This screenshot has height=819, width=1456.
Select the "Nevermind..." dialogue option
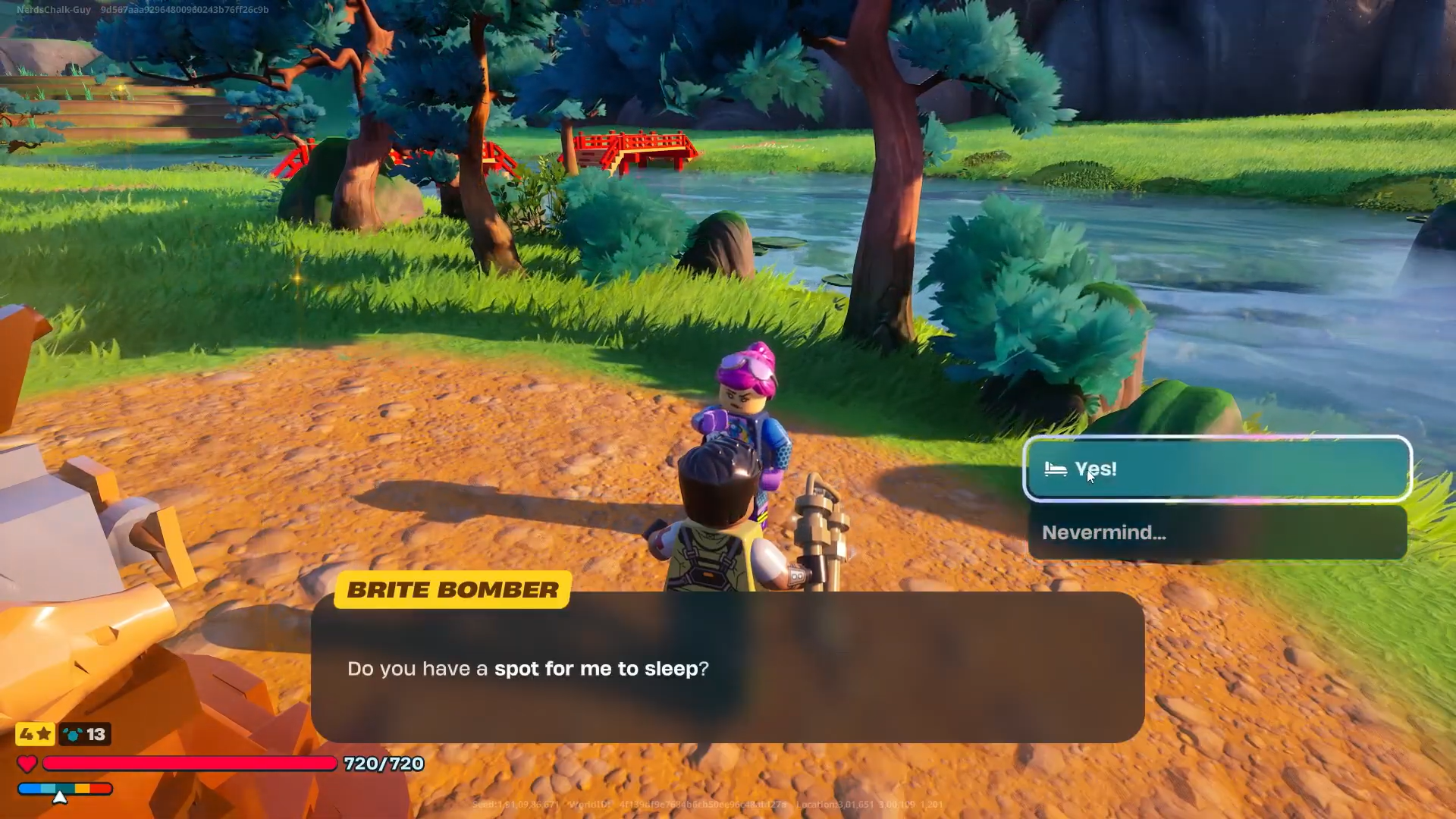tap(1216, 532)
